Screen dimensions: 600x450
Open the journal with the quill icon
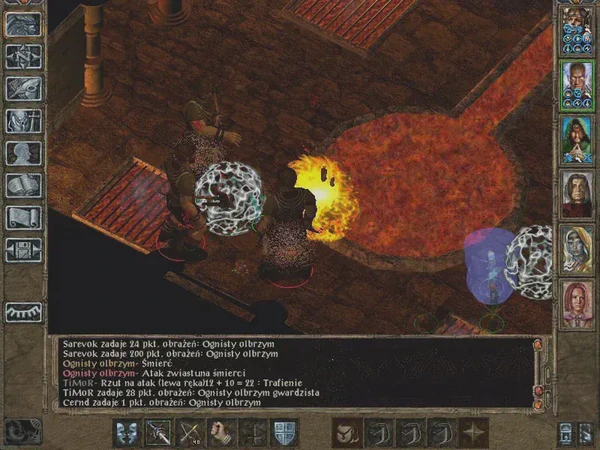pyautogui.click(x=23, y=89)
